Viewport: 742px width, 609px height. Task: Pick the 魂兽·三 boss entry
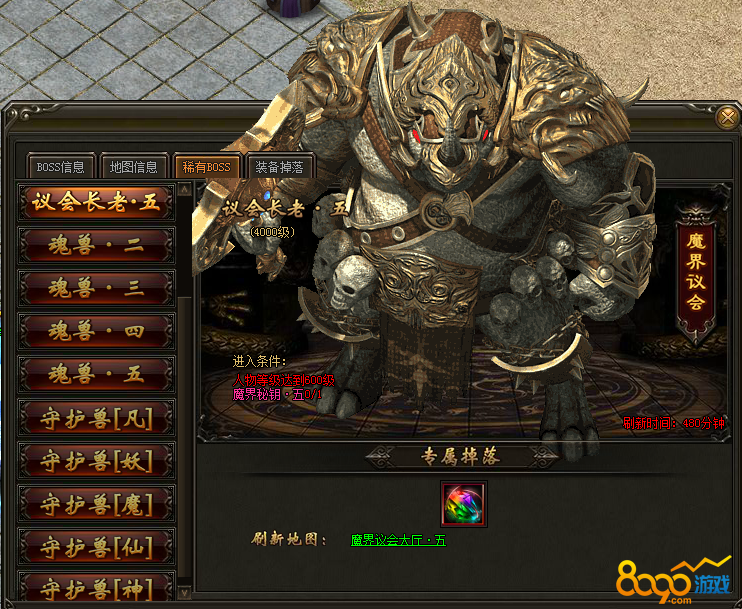coord(96,288)
